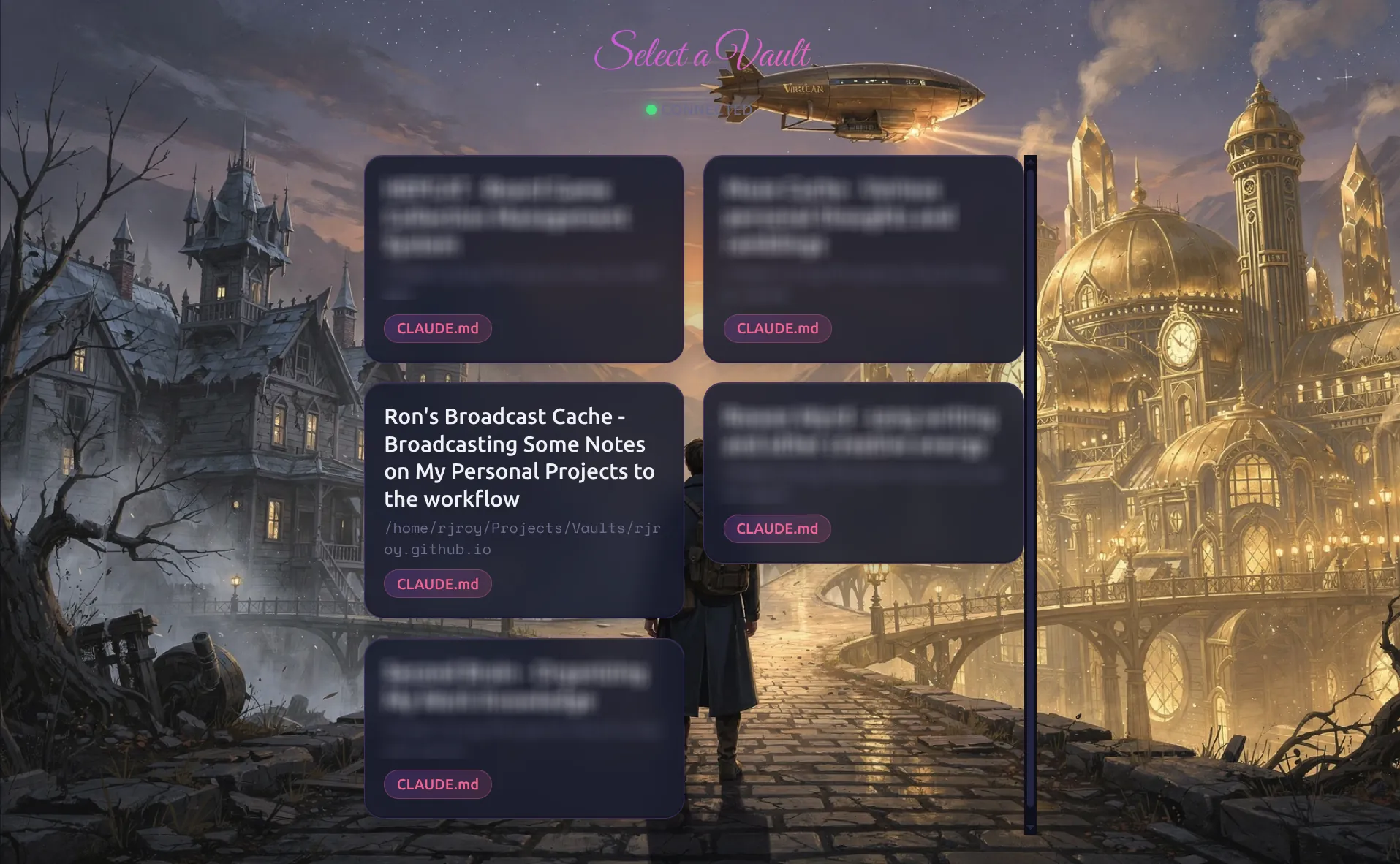Open CLAUDE.md badge on top-right vault
Screen dimensions: 1400x864
pos(776,328)
